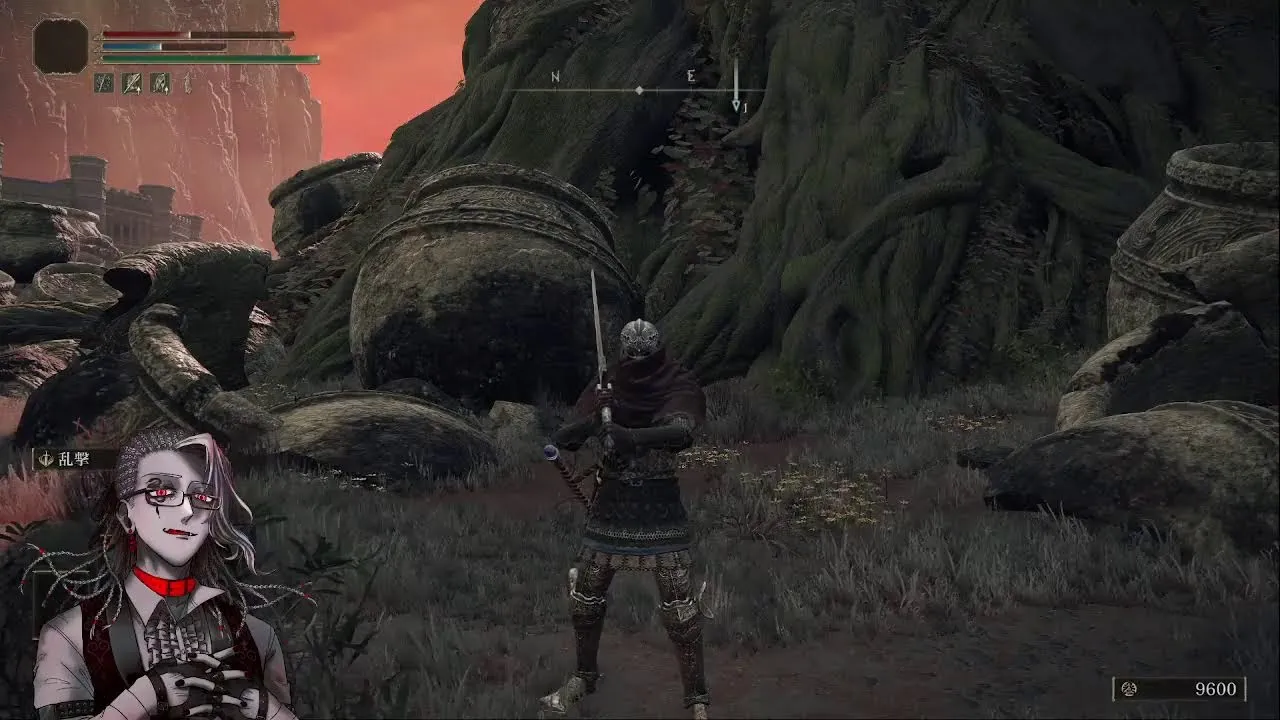Click the empty octagonal portrait frame

61,46
